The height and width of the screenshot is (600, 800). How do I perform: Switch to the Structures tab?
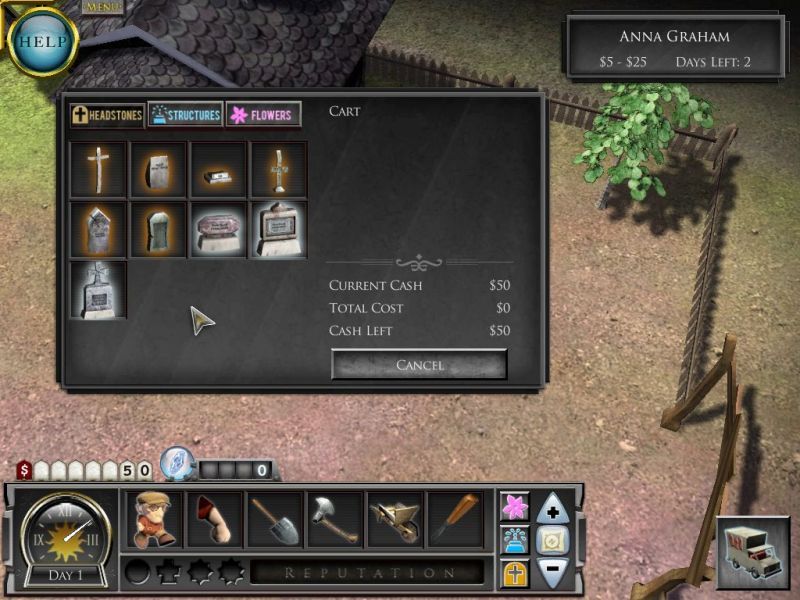(185, 115)
